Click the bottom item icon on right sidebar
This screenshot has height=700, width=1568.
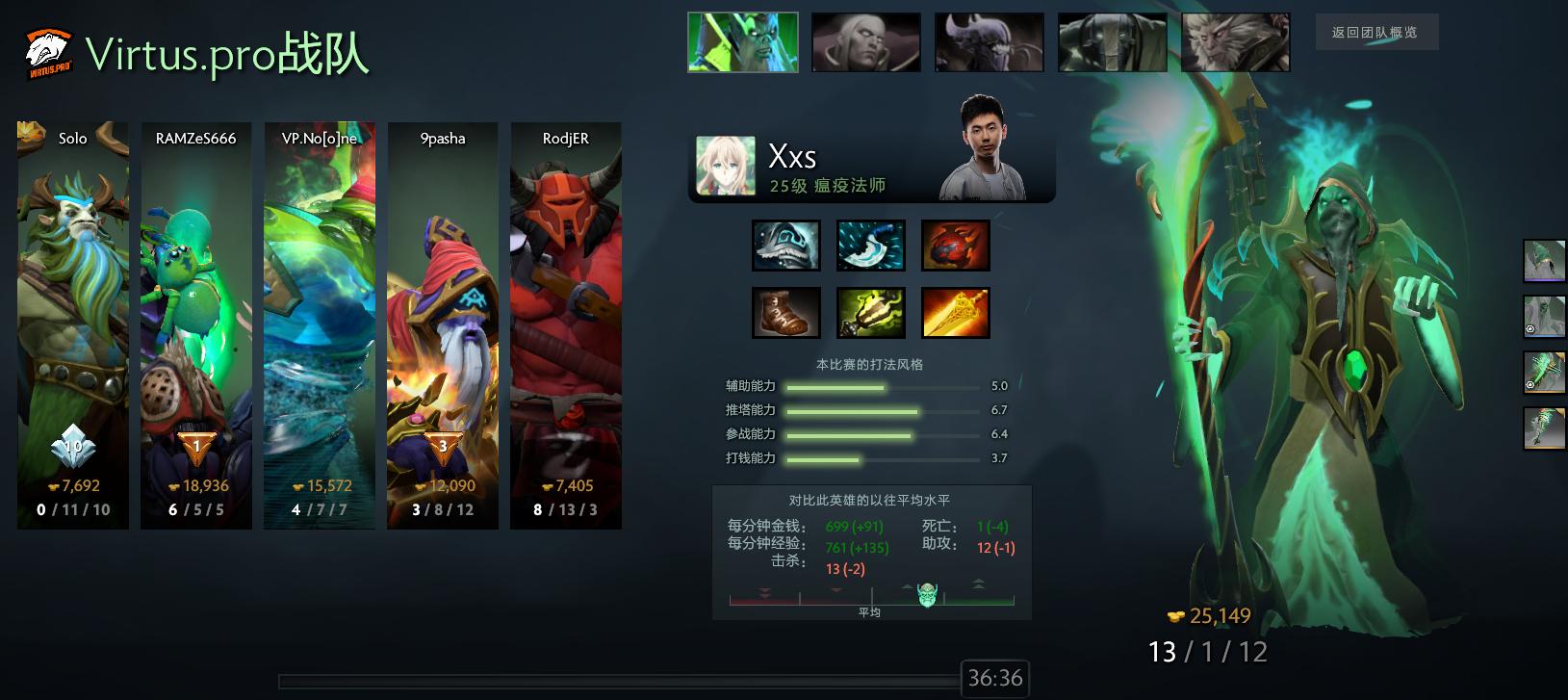coord(1544,428)
